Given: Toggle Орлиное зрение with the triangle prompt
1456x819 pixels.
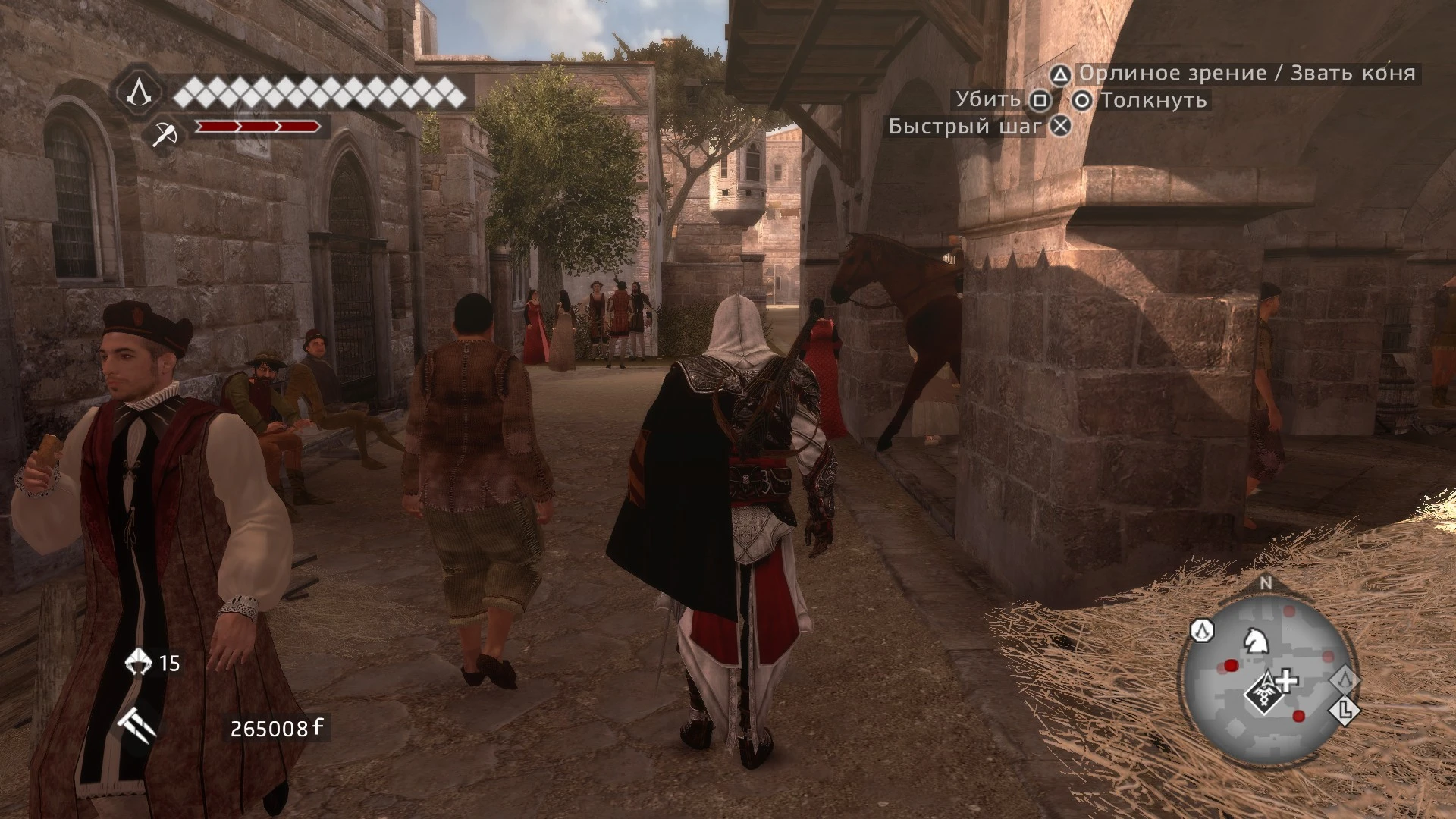Looking at the screenshot, I should click(1061, 74).
